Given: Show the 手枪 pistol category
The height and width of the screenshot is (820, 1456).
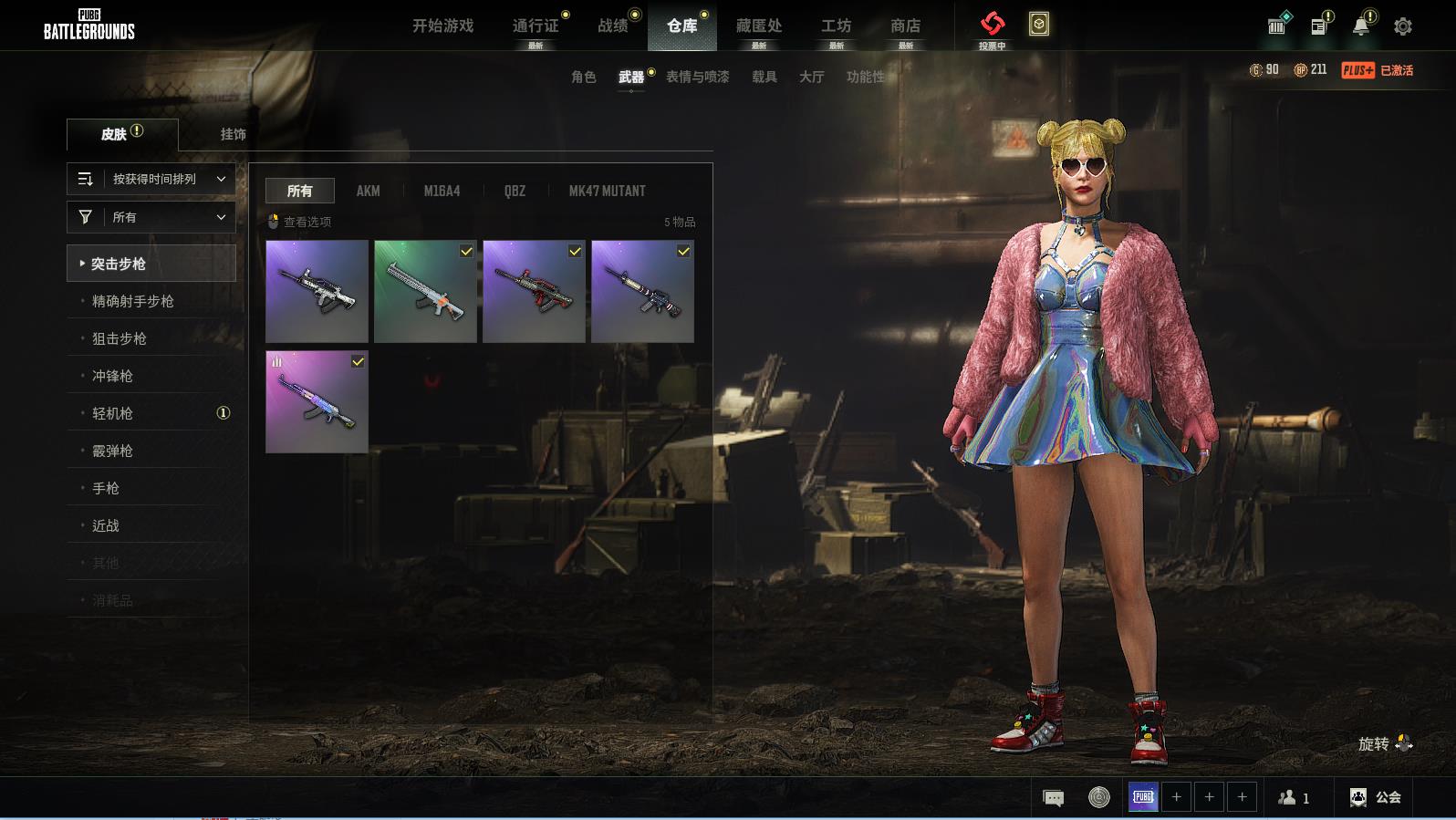Looking at the screenshot, I should [x=106, y=488].
